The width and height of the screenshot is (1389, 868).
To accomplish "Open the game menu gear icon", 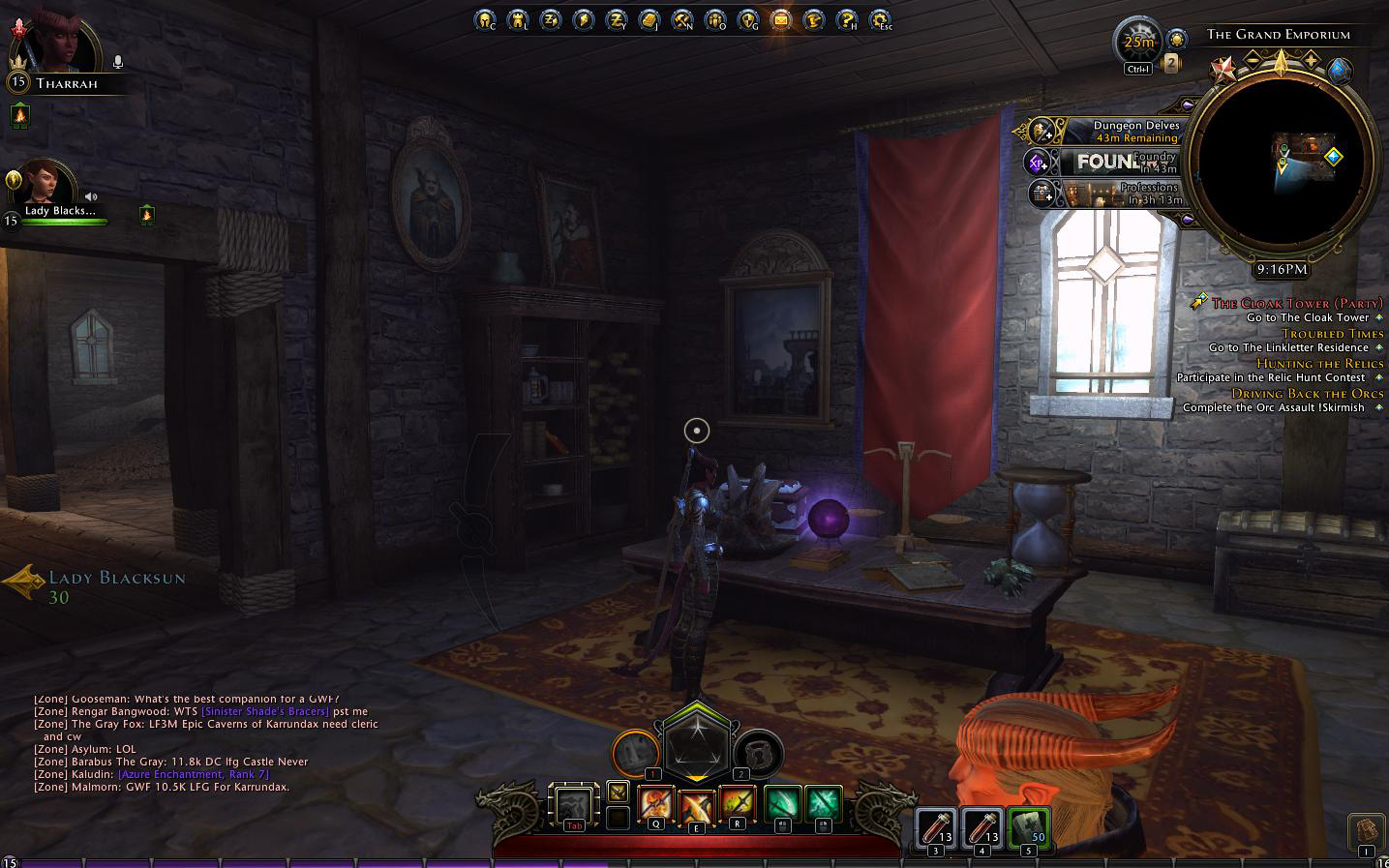I will click(880, 18).
